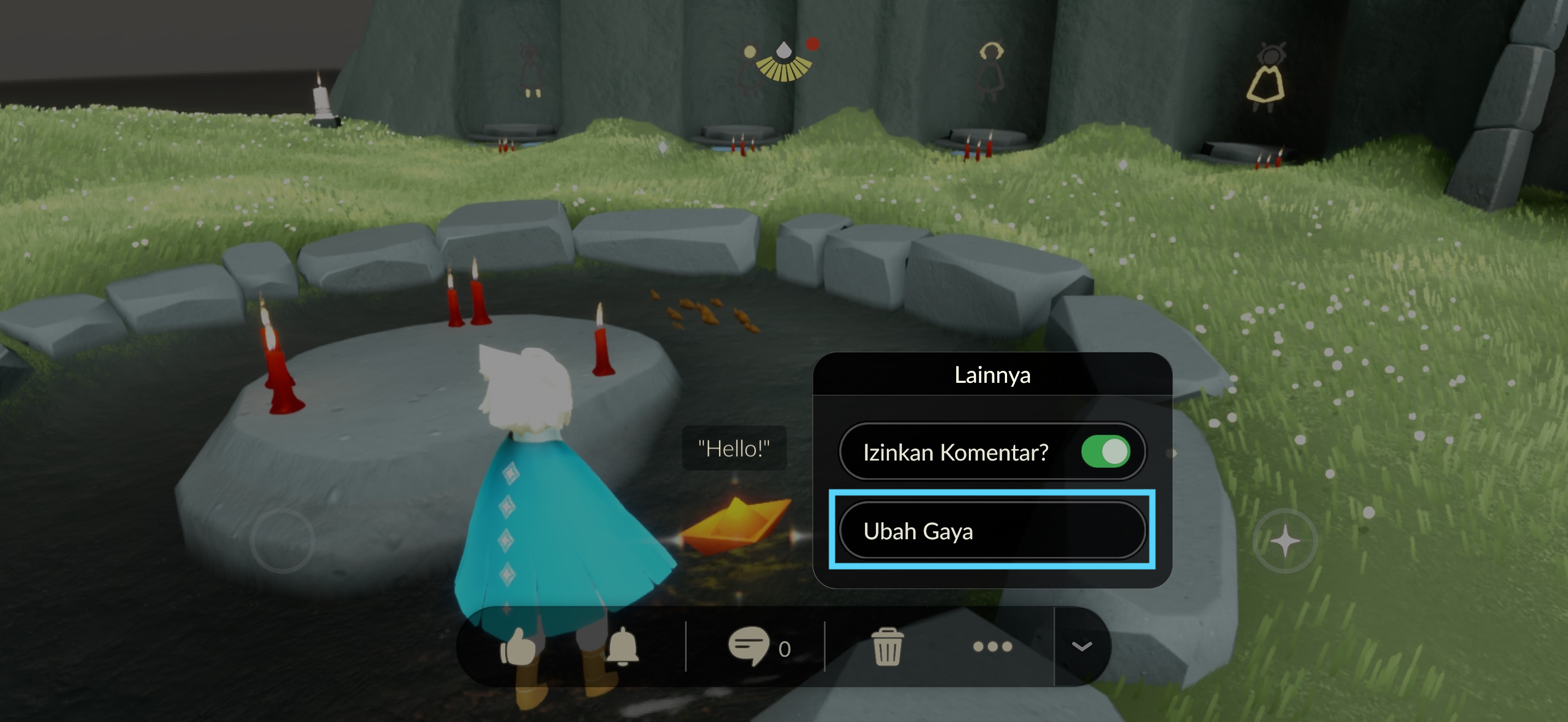Tap the bell notification icon
Viewport: 1568px width, 722px height.
[622, 647]
